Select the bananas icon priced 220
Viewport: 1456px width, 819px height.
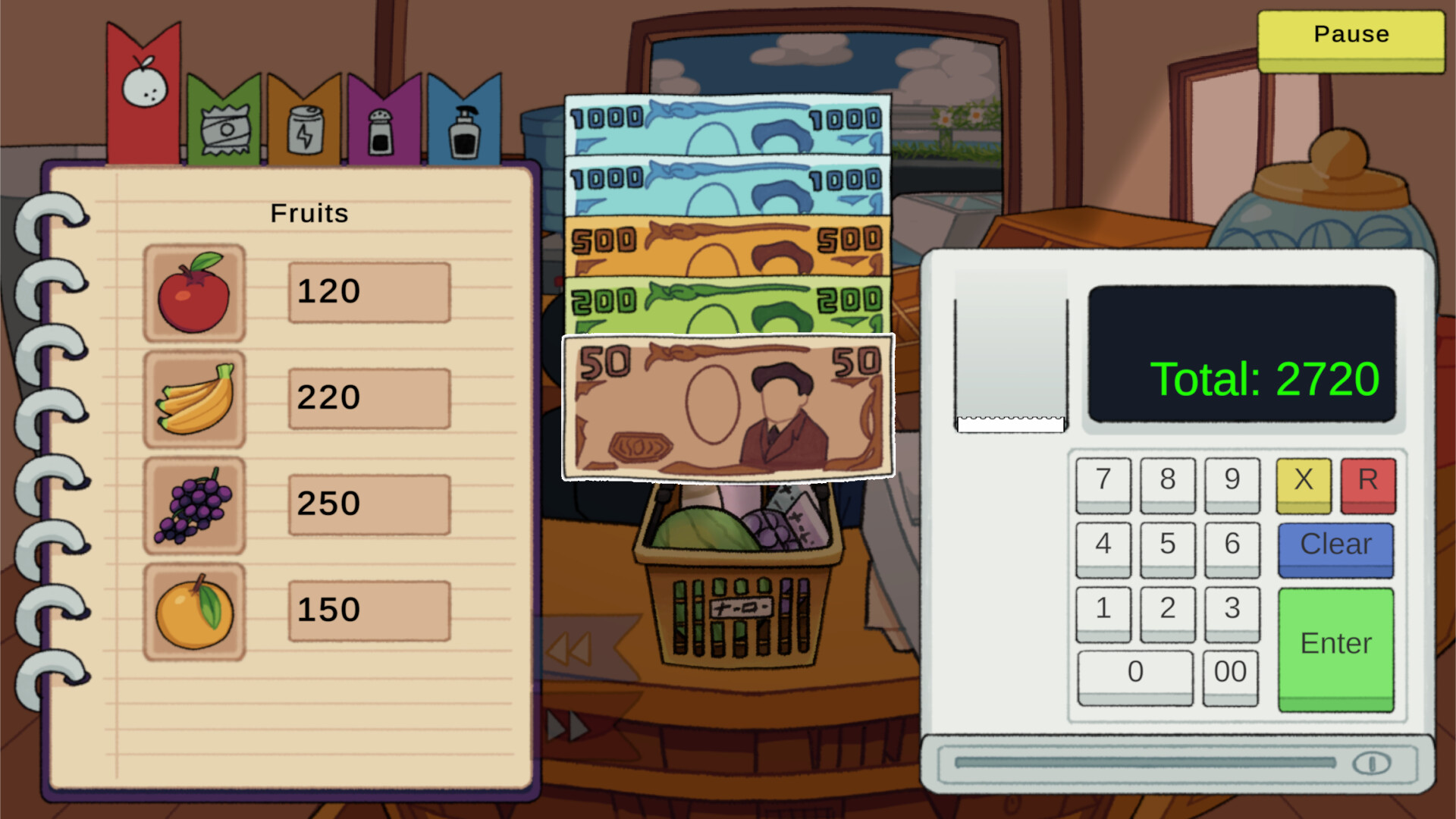[194, 398]
